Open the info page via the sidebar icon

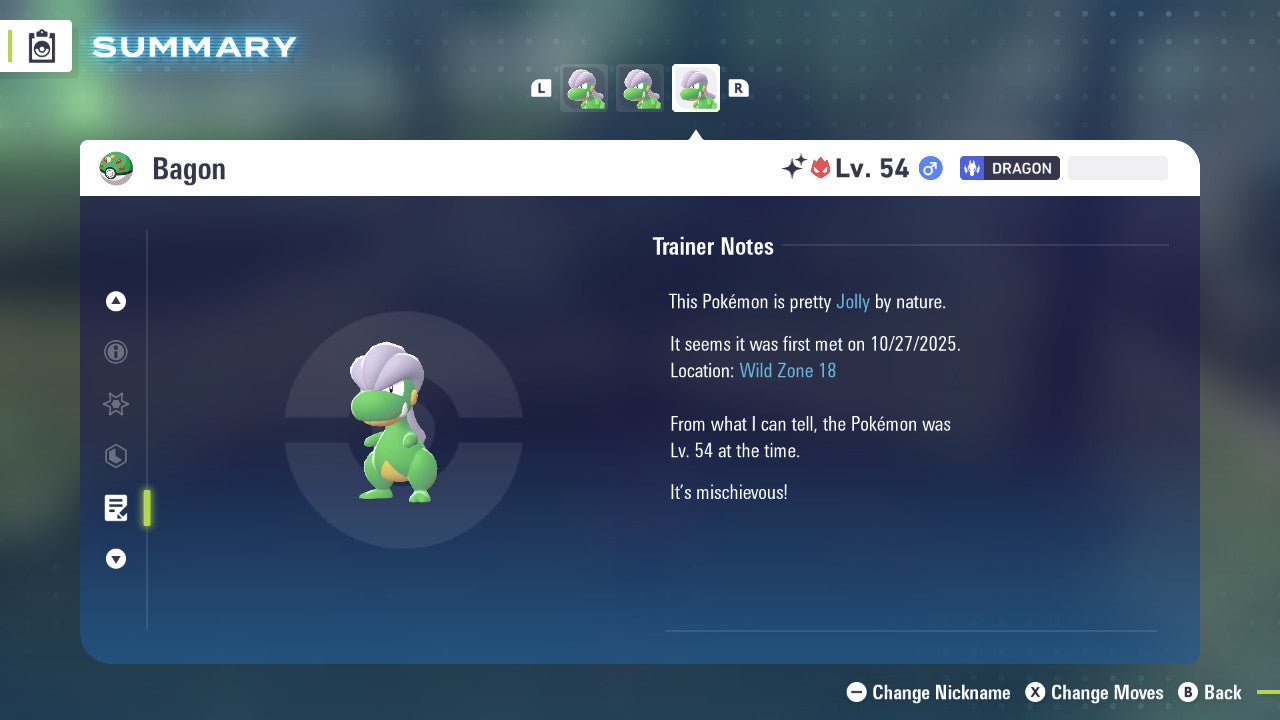116,352
